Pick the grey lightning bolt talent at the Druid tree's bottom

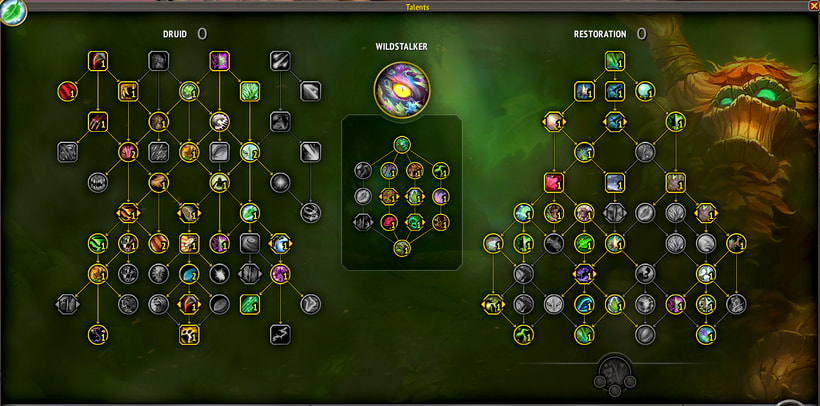[x=280, y=334]
